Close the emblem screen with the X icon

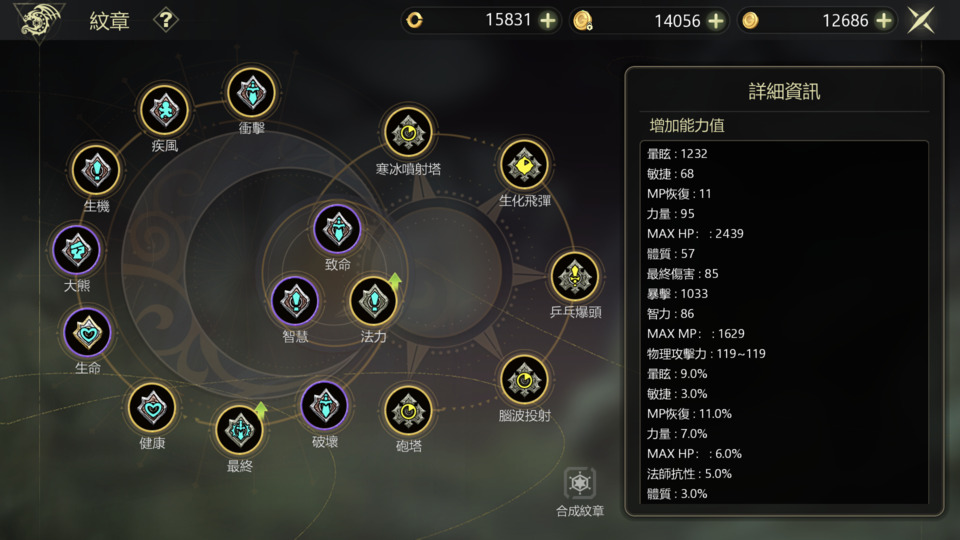tap(921, 20)
